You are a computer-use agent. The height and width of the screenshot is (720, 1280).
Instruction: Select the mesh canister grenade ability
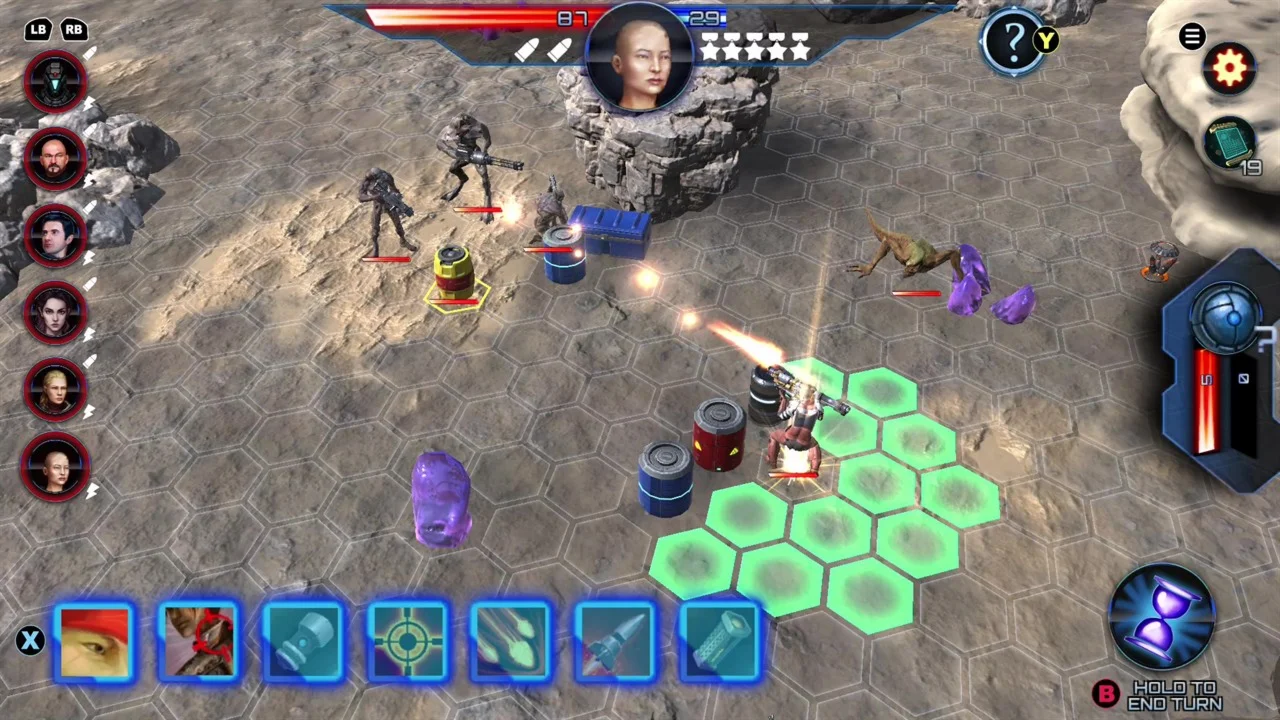click(x=719, y=641)
